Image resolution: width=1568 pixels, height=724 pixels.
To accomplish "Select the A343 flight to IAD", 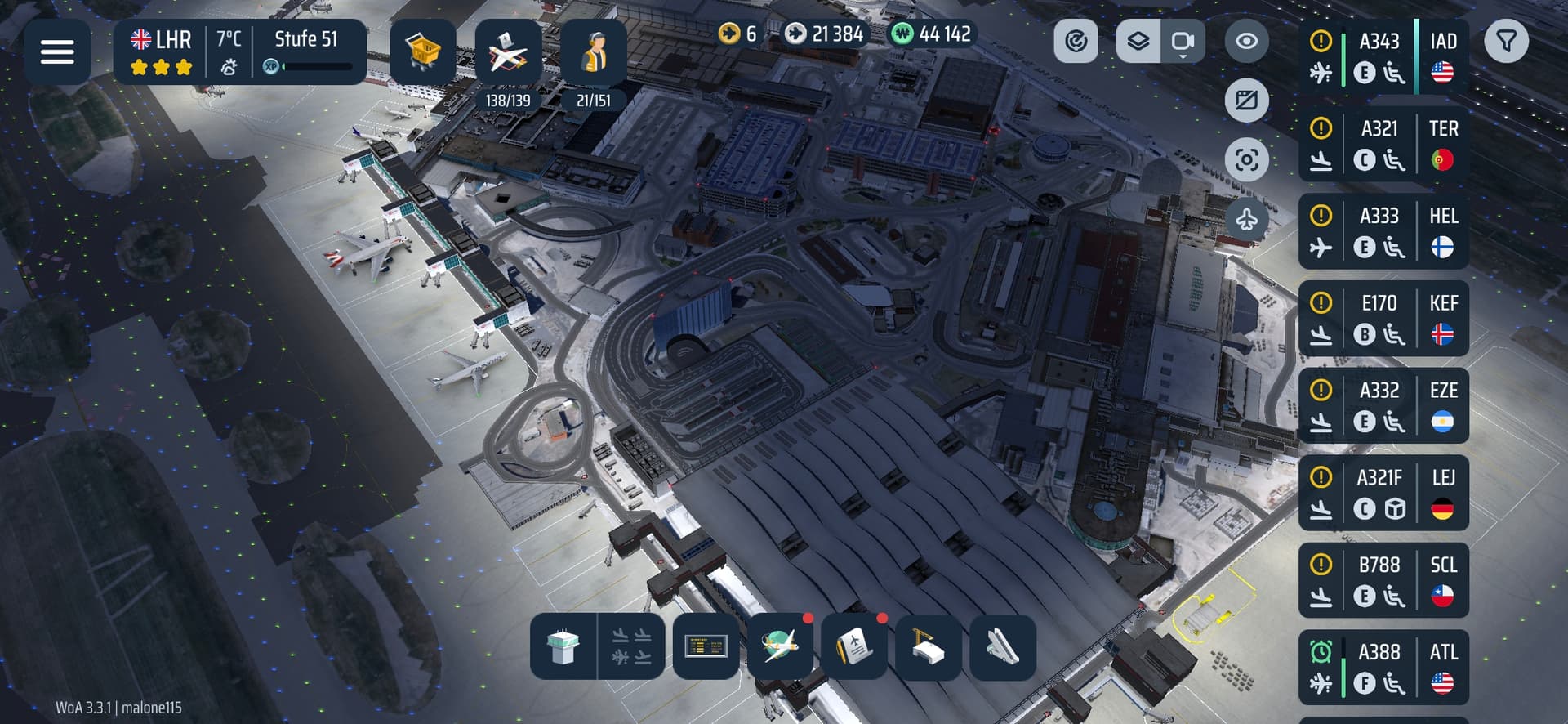I will pos(1383,56).
